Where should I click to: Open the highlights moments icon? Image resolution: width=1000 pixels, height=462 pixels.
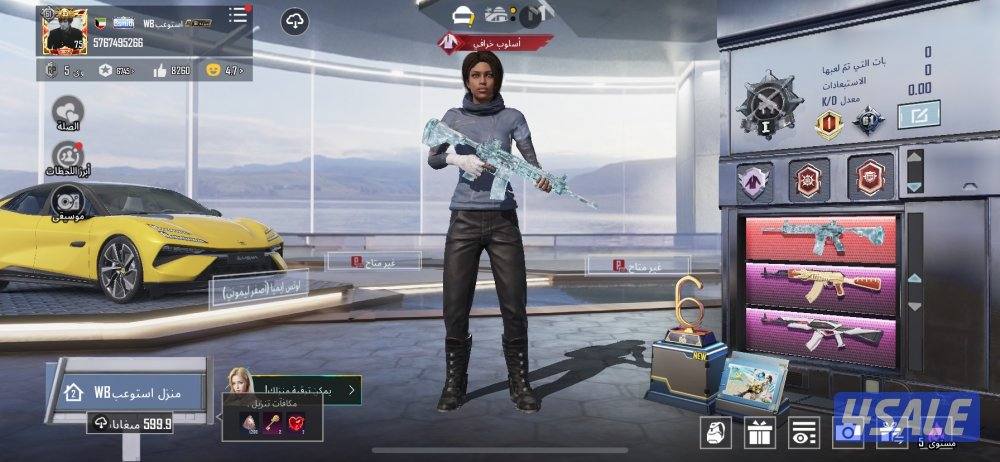coord(69,155)
